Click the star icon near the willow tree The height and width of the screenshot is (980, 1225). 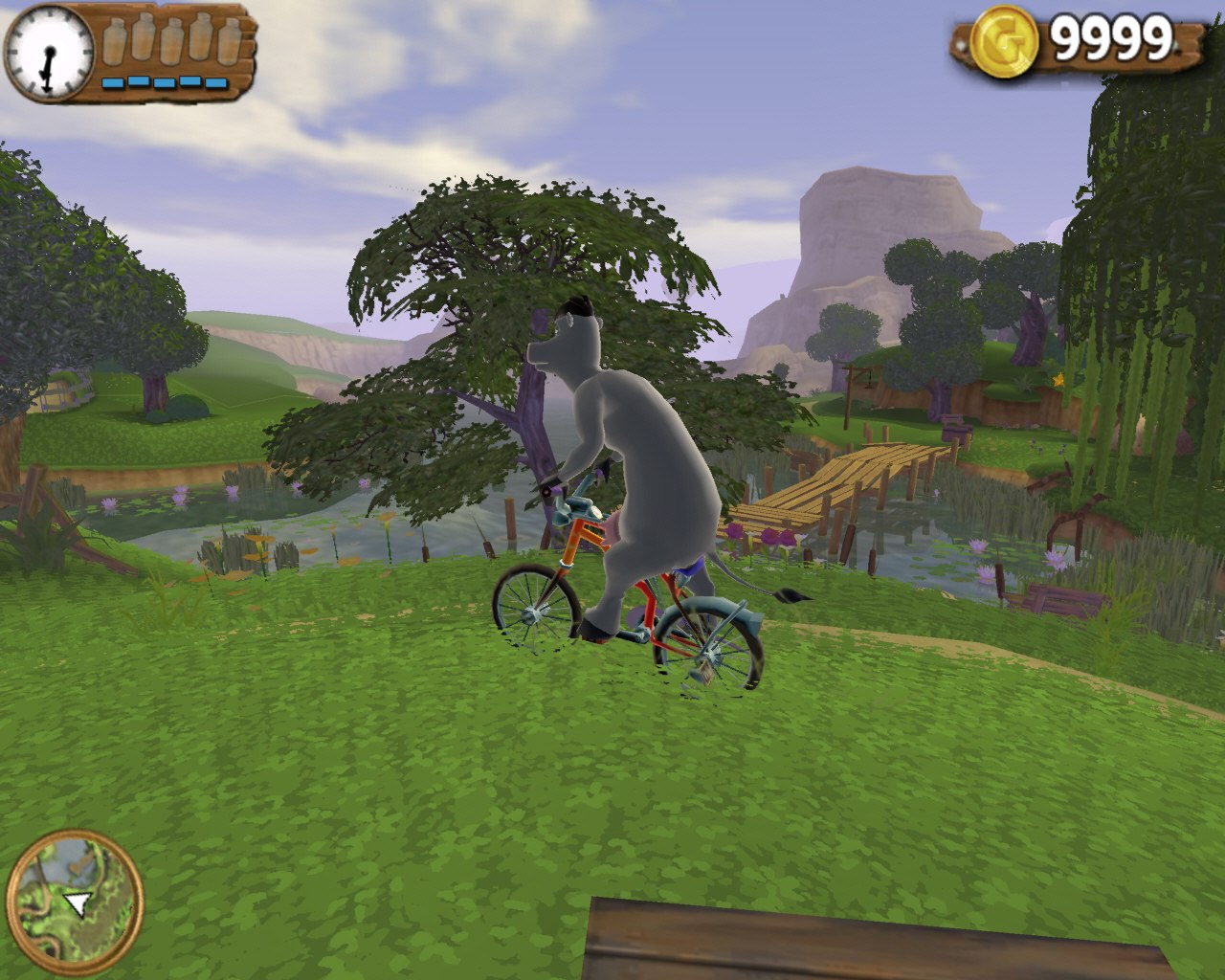tap(1059, 379)
